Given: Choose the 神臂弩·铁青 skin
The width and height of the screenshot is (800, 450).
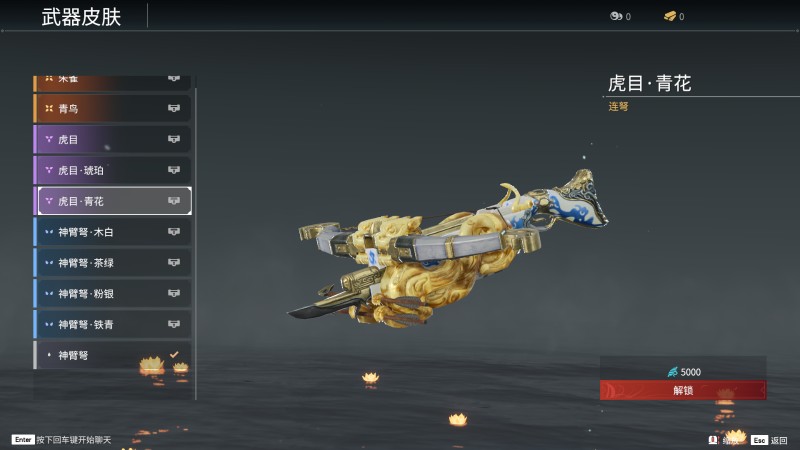Looking at the screenshot, I should pyautogui.click(x=112, y=324).
